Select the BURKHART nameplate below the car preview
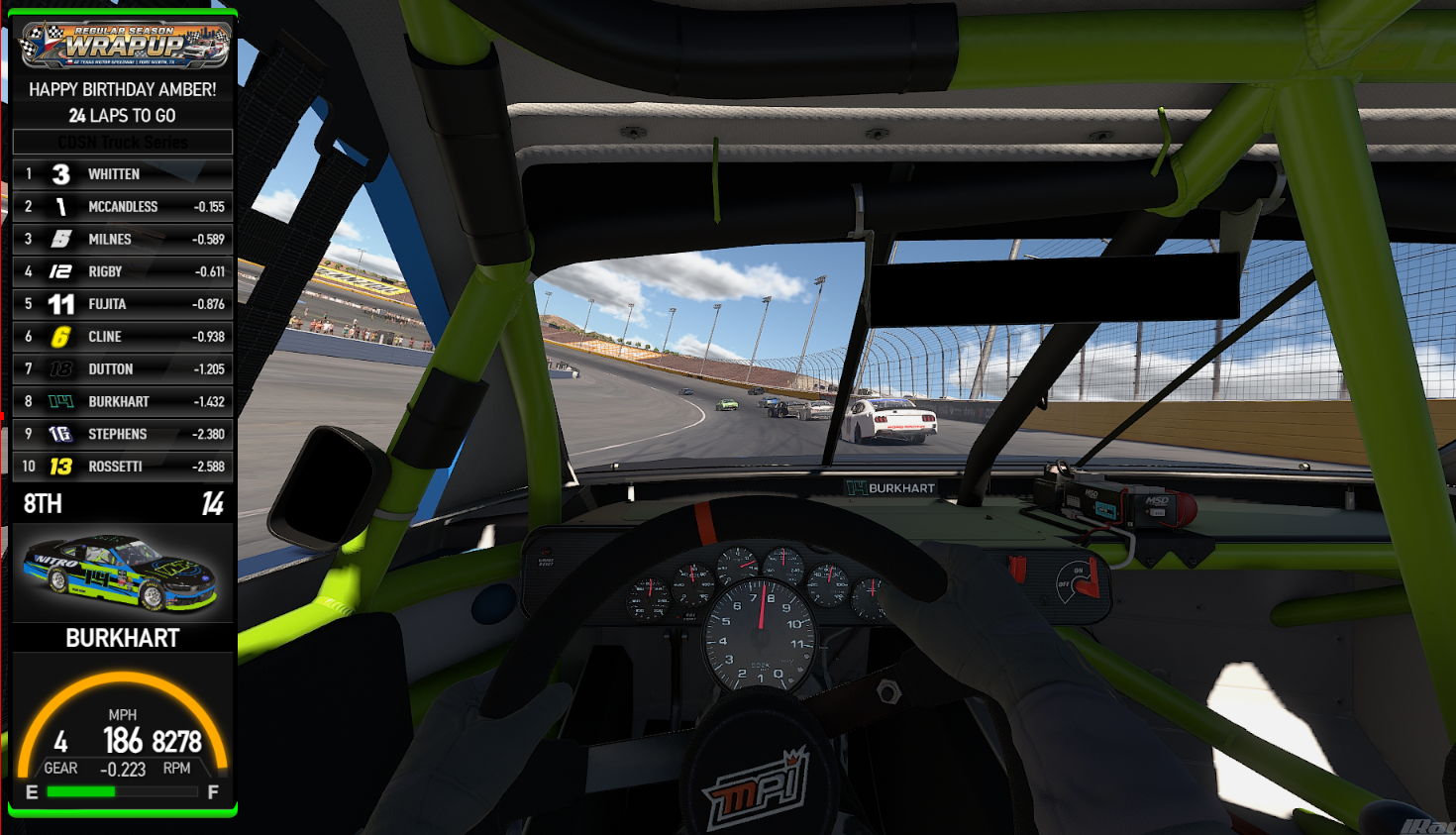Image resolution: width=1456 pixels, height=835 pixels. (121, 638)
